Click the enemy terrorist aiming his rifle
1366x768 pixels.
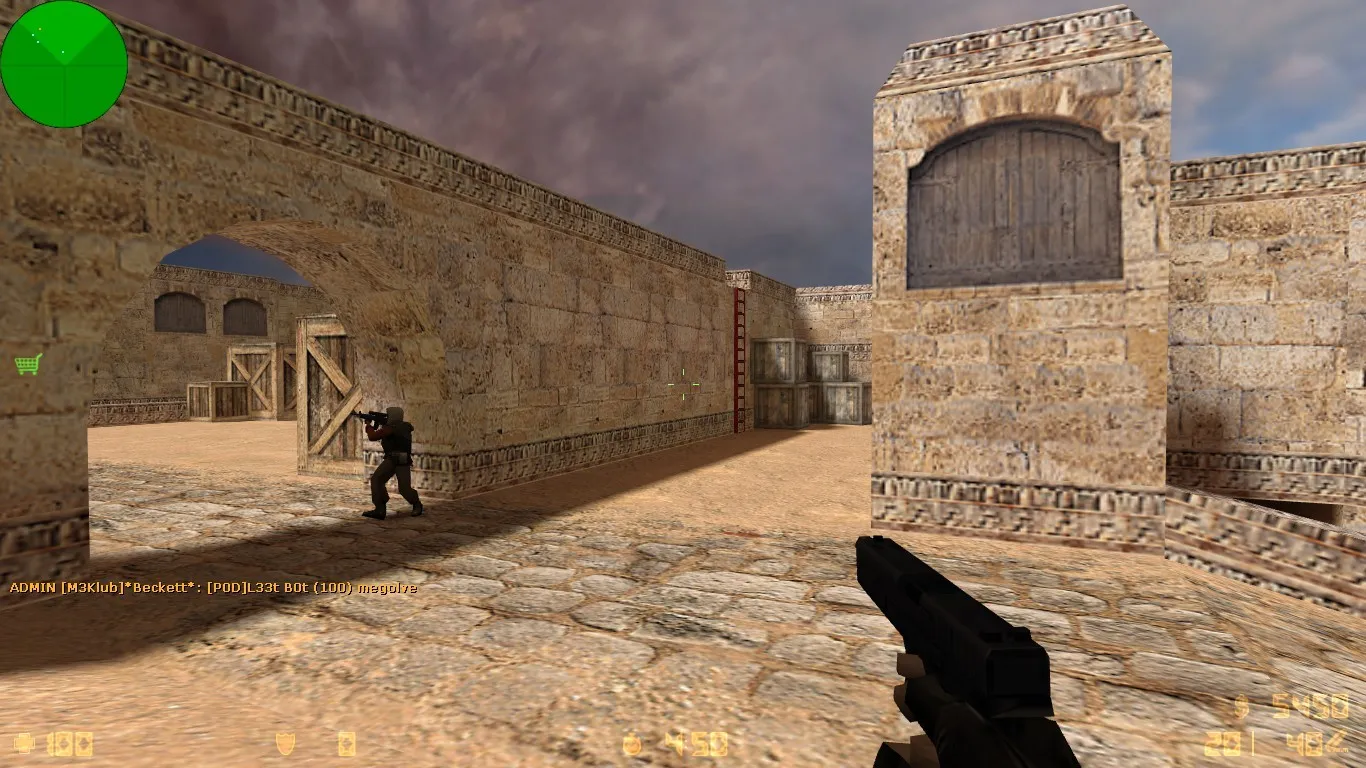click(x=392, y=460)
